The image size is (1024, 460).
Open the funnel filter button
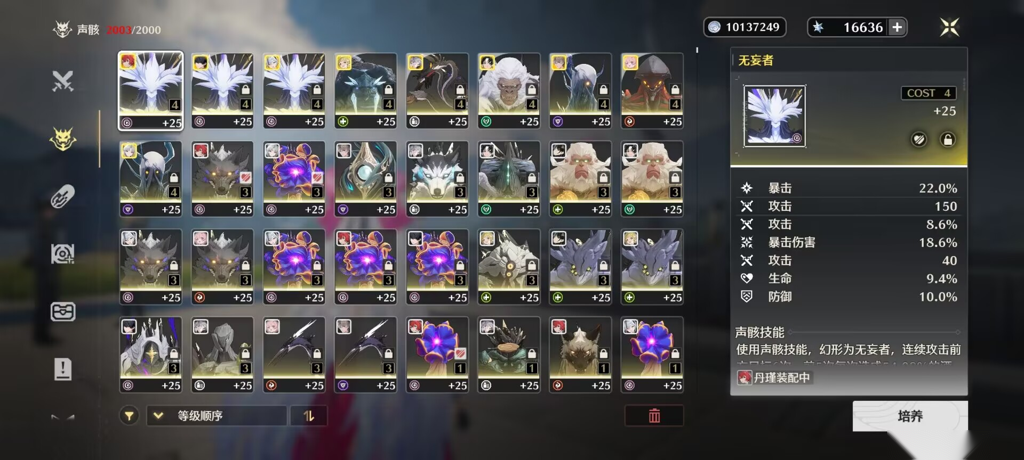129,416
